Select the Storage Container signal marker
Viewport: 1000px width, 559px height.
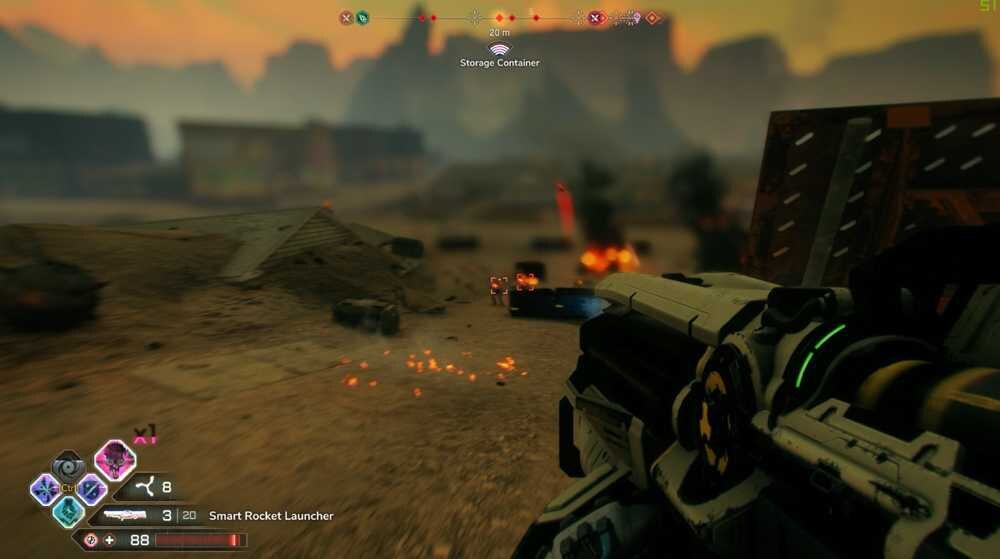[499, 49]
